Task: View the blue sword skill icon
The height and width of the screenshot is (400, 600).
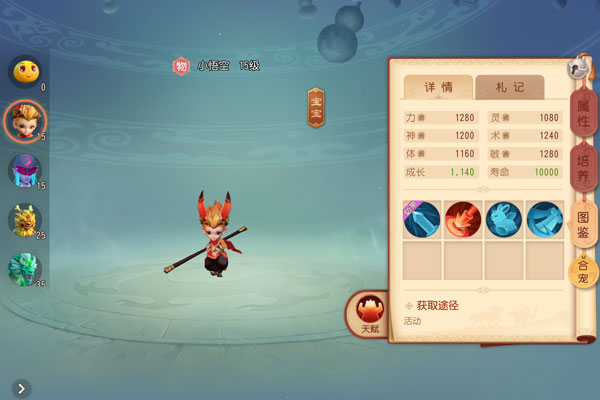Action: 421,219
